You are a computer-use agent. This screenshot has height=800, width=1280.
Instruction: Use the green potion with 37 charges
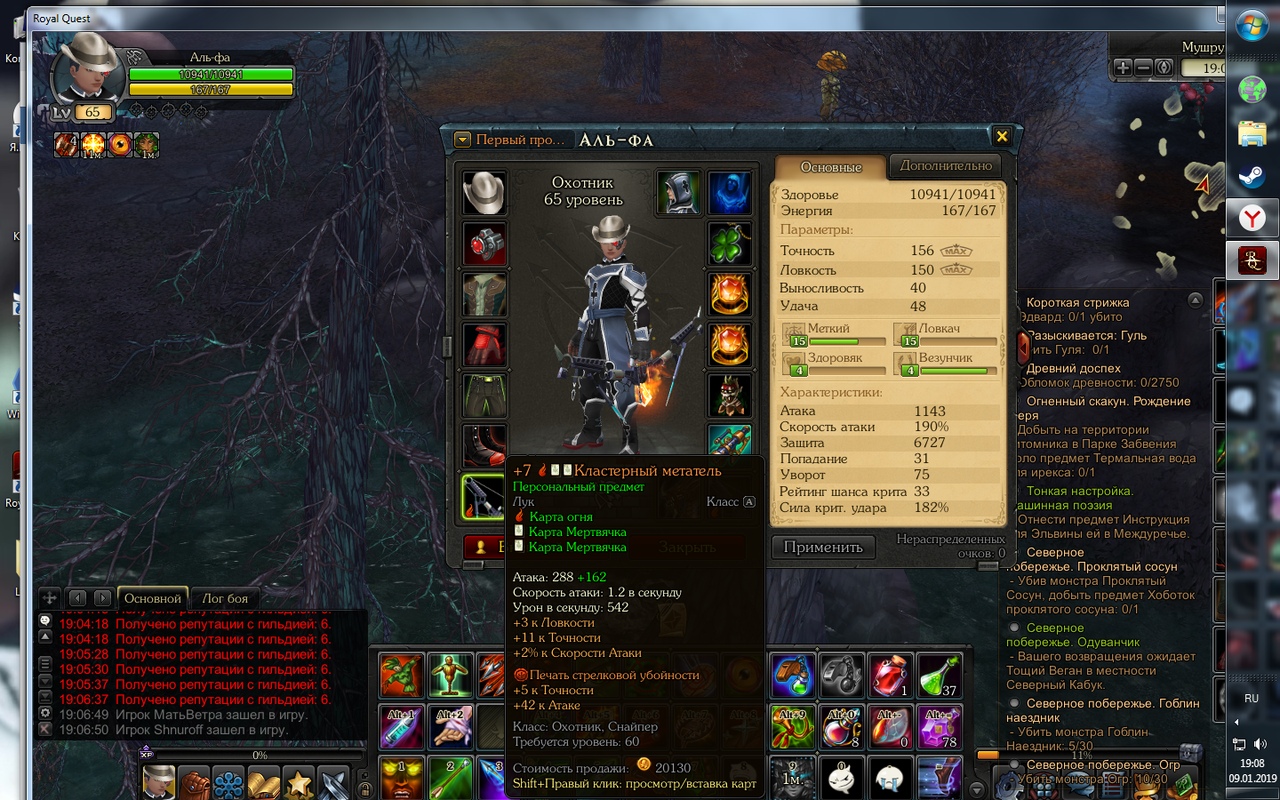(x=939, y=676)
